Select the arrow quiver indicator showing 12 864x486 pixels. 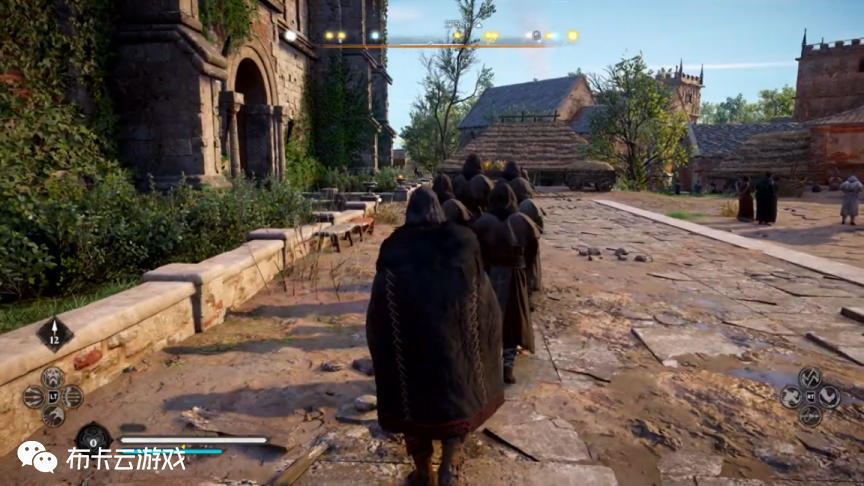tap(55, 334)
